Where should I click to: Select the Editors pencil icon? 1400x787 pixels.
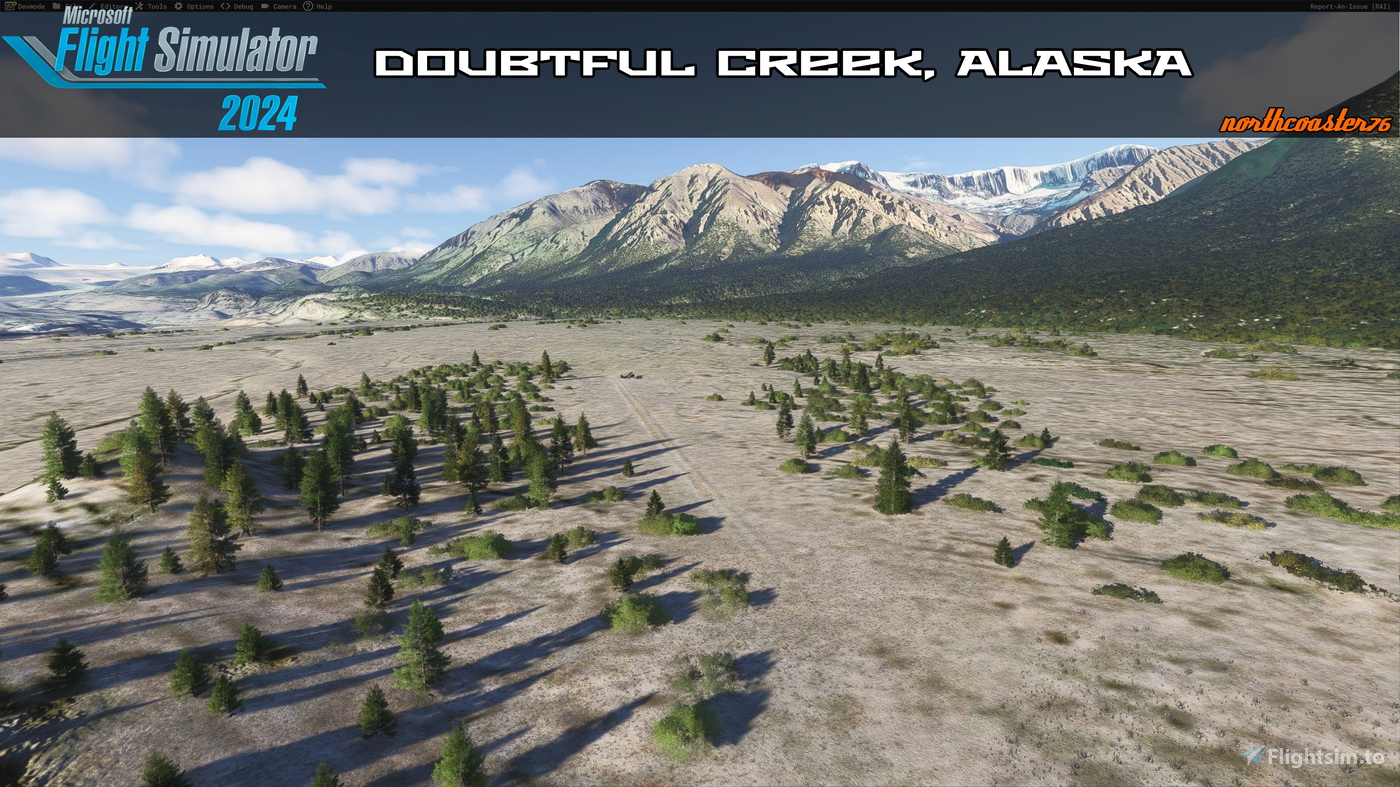tap(91, 5)
